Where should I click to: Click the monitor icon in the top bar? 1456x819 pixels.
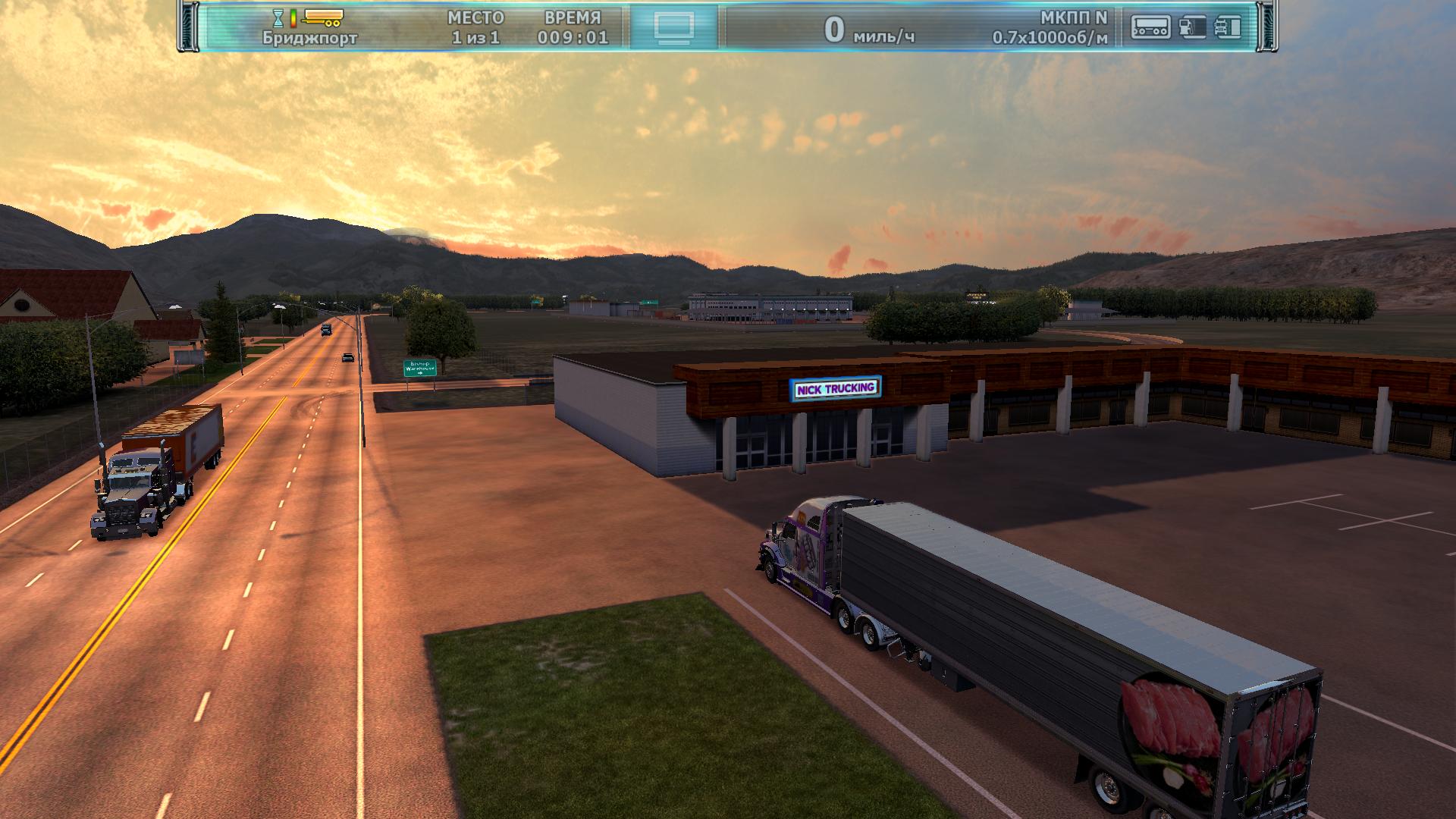click(673, 27)
